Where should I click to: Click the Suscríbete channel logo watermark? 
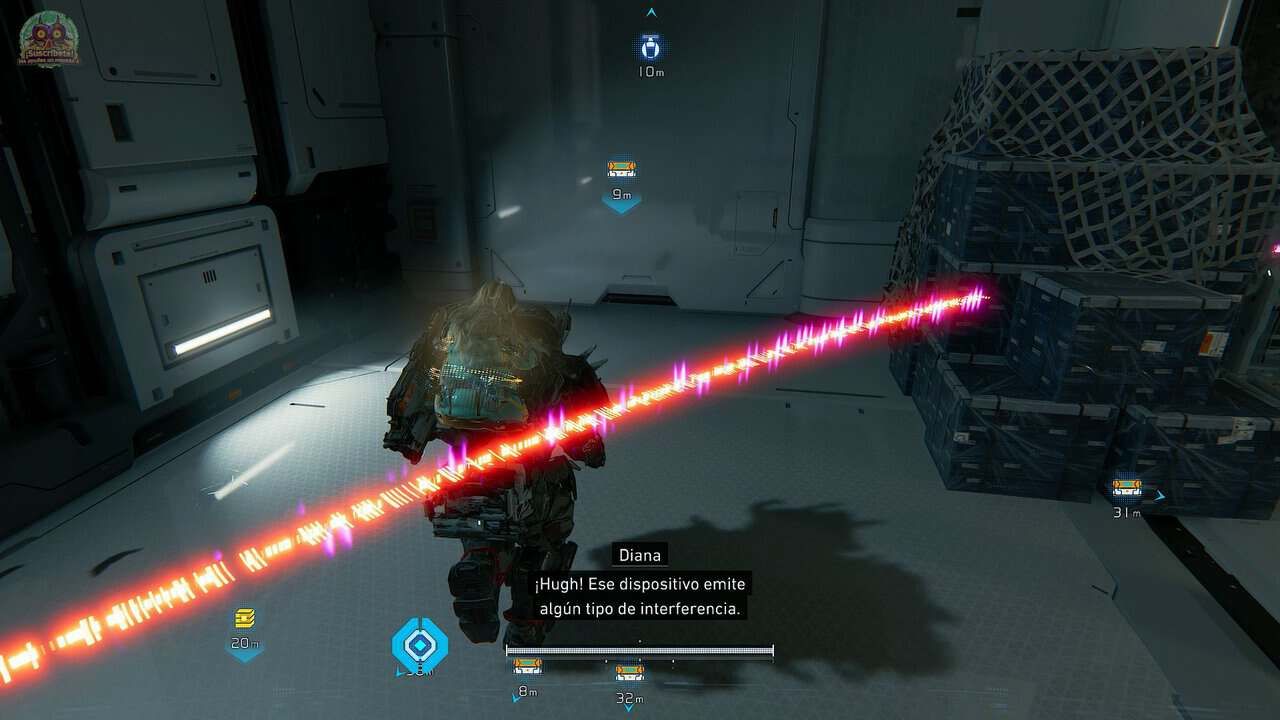pos(48,40)
